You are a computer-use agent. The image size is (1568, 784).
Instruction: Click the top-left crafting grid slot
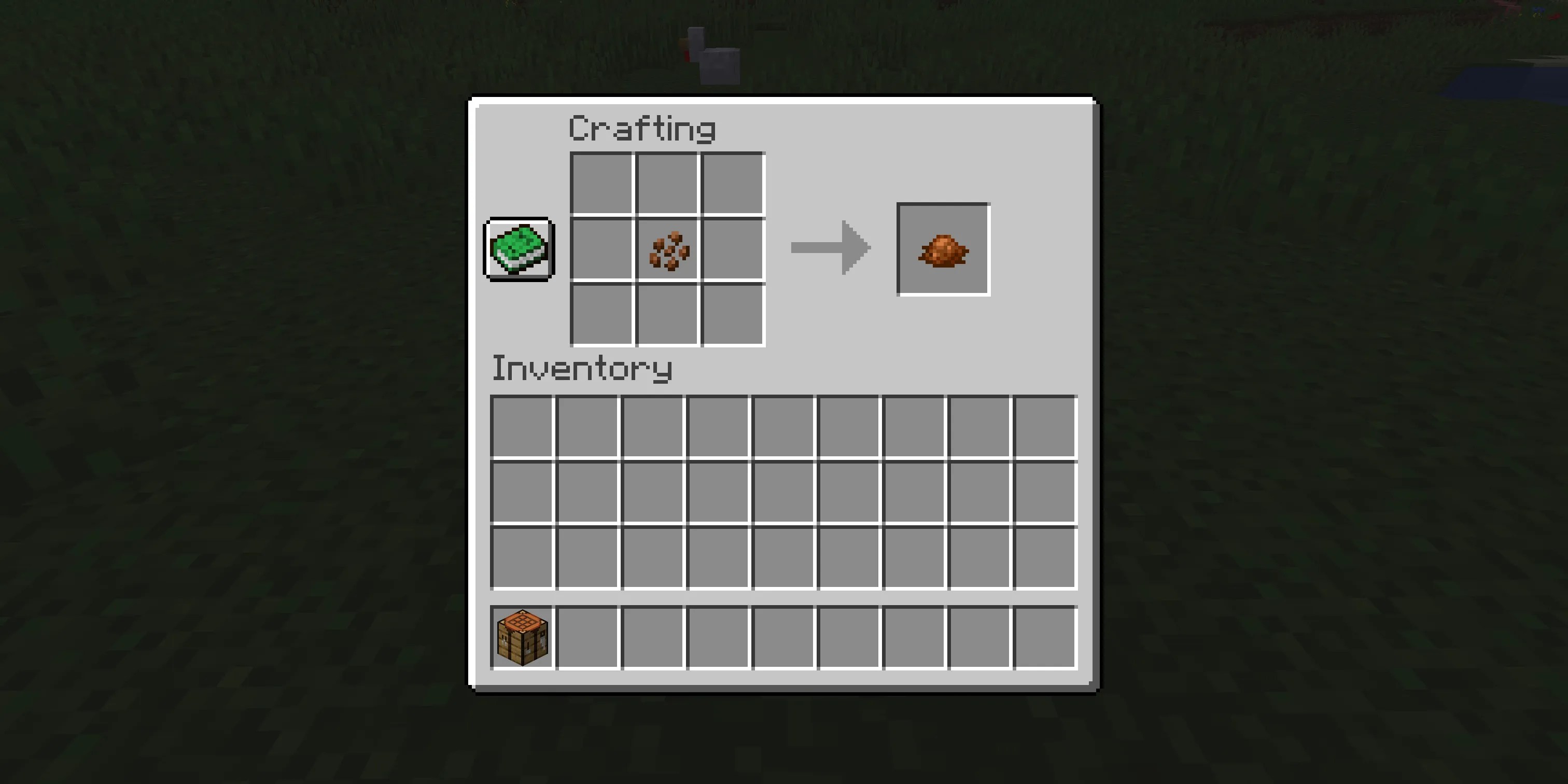[601, 183]
